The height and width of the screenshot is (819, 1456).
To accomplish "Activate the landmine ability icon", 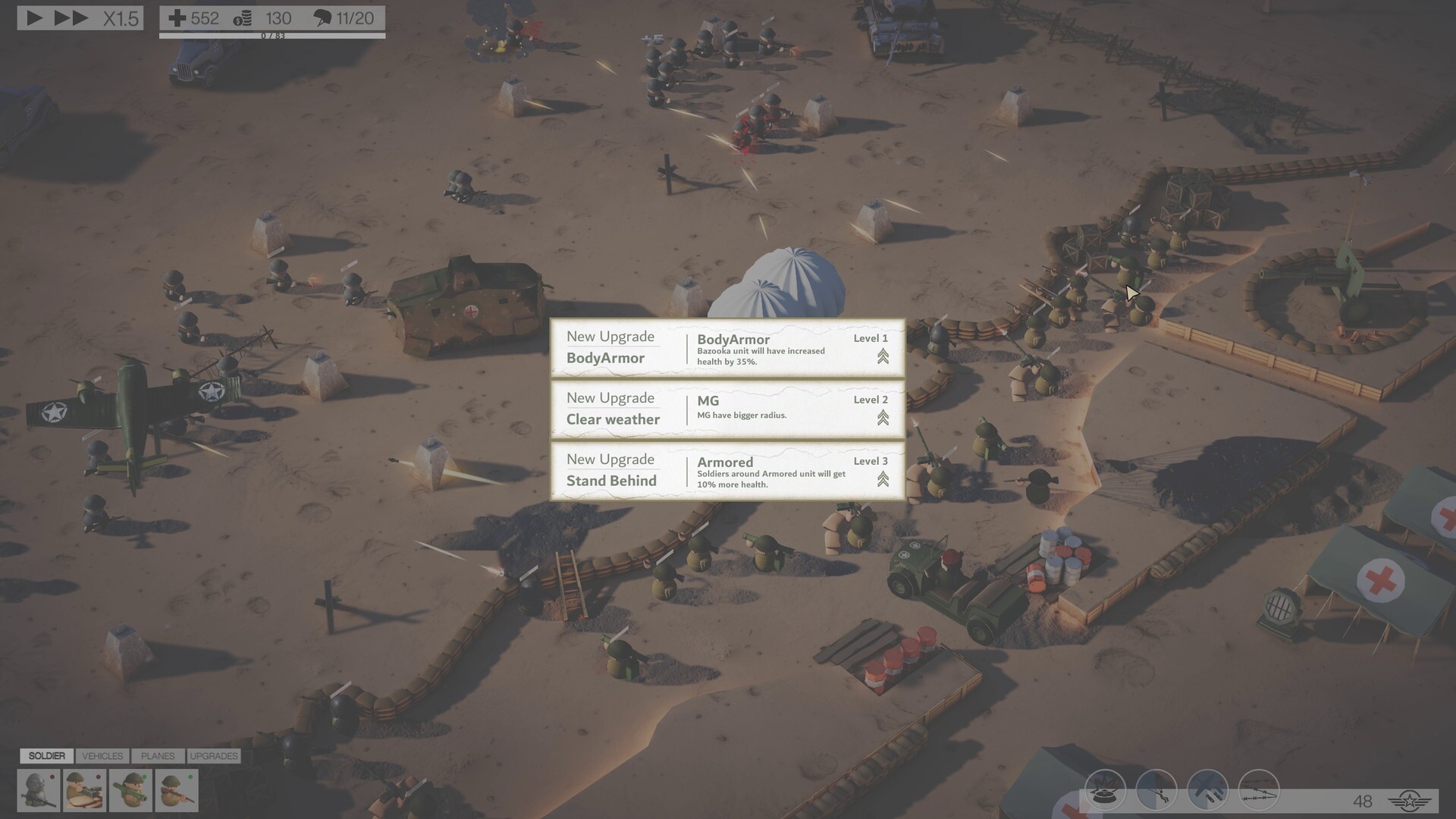I will pos(1105,790).
